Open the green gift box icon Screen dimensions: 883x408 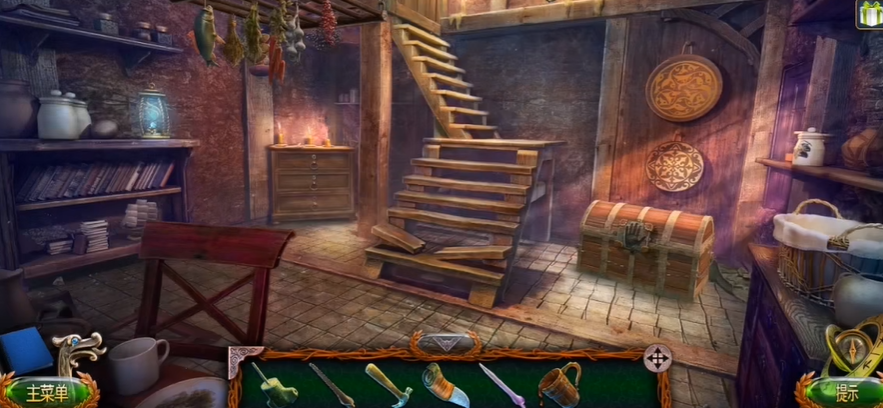coord(869,13)
